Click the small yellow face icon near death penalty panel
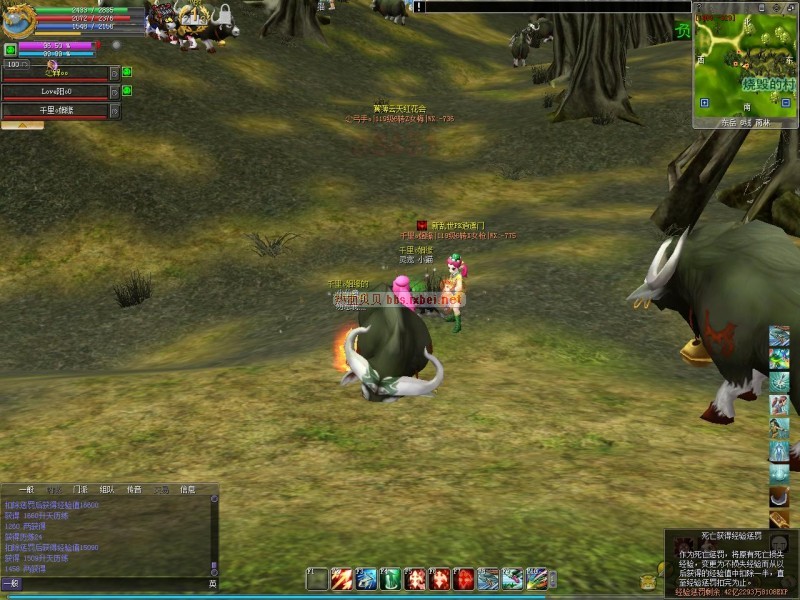800x600 pixels. point(648,582)
